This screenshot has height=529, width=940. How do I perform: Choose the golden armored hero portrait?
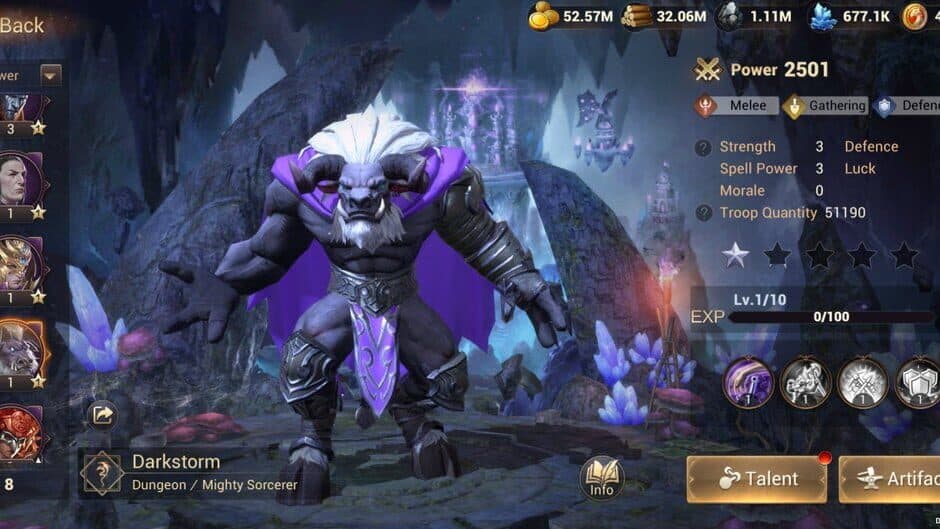click(x=21, y=263)
